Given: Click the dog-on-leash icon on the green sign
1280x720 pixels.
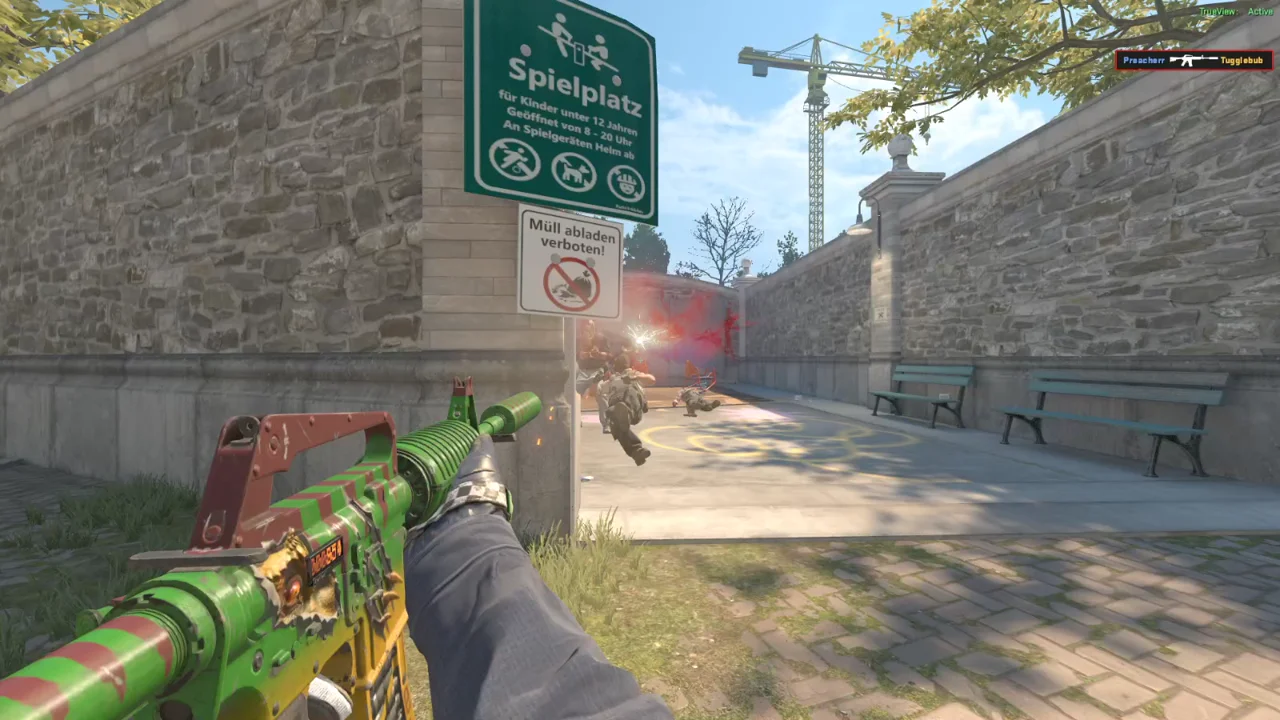Looking at the screenshot, I should click(573, 172).
